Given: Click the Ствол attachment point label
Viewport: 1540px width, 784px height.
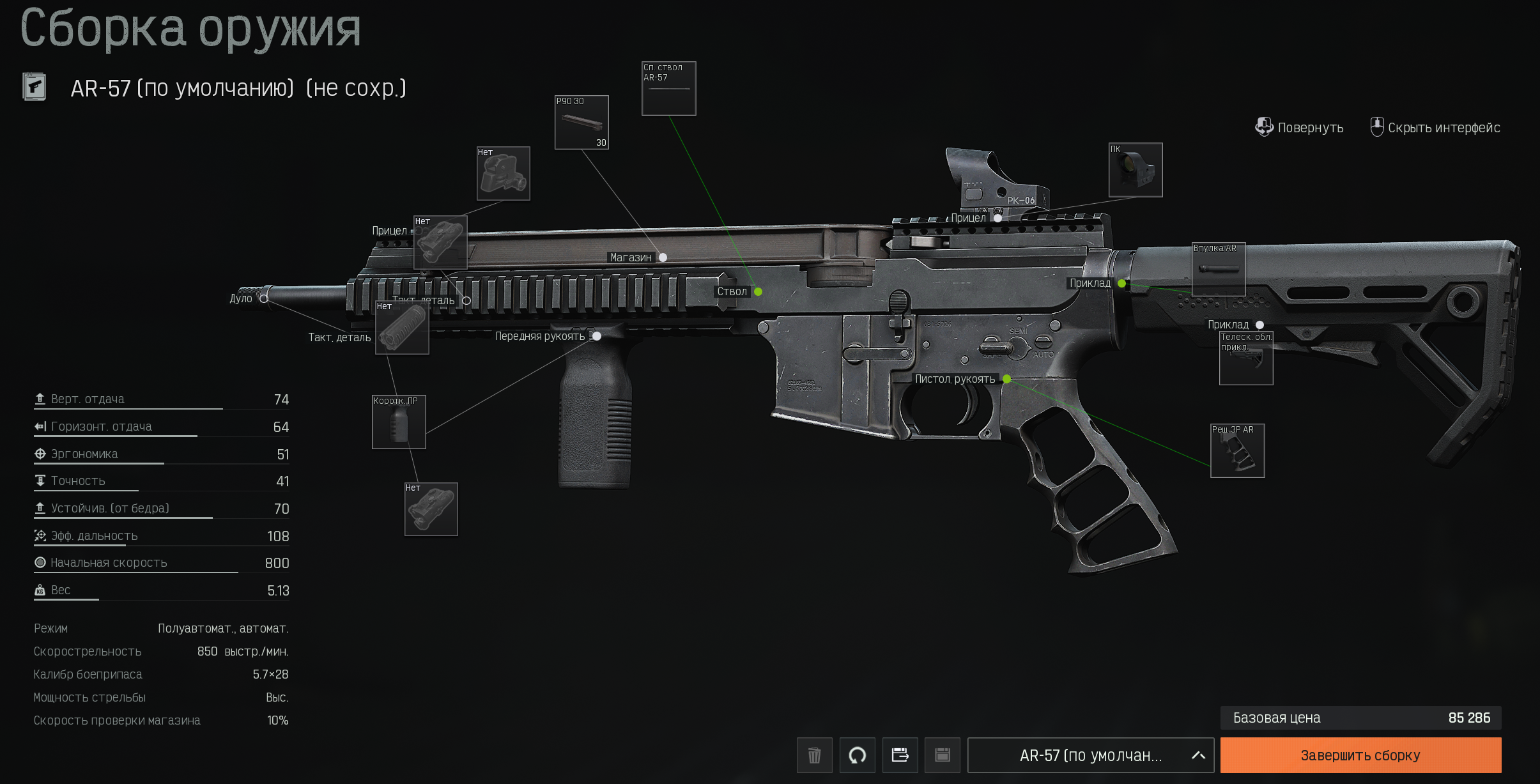Looking at the screenshot, I should point(732,291).
